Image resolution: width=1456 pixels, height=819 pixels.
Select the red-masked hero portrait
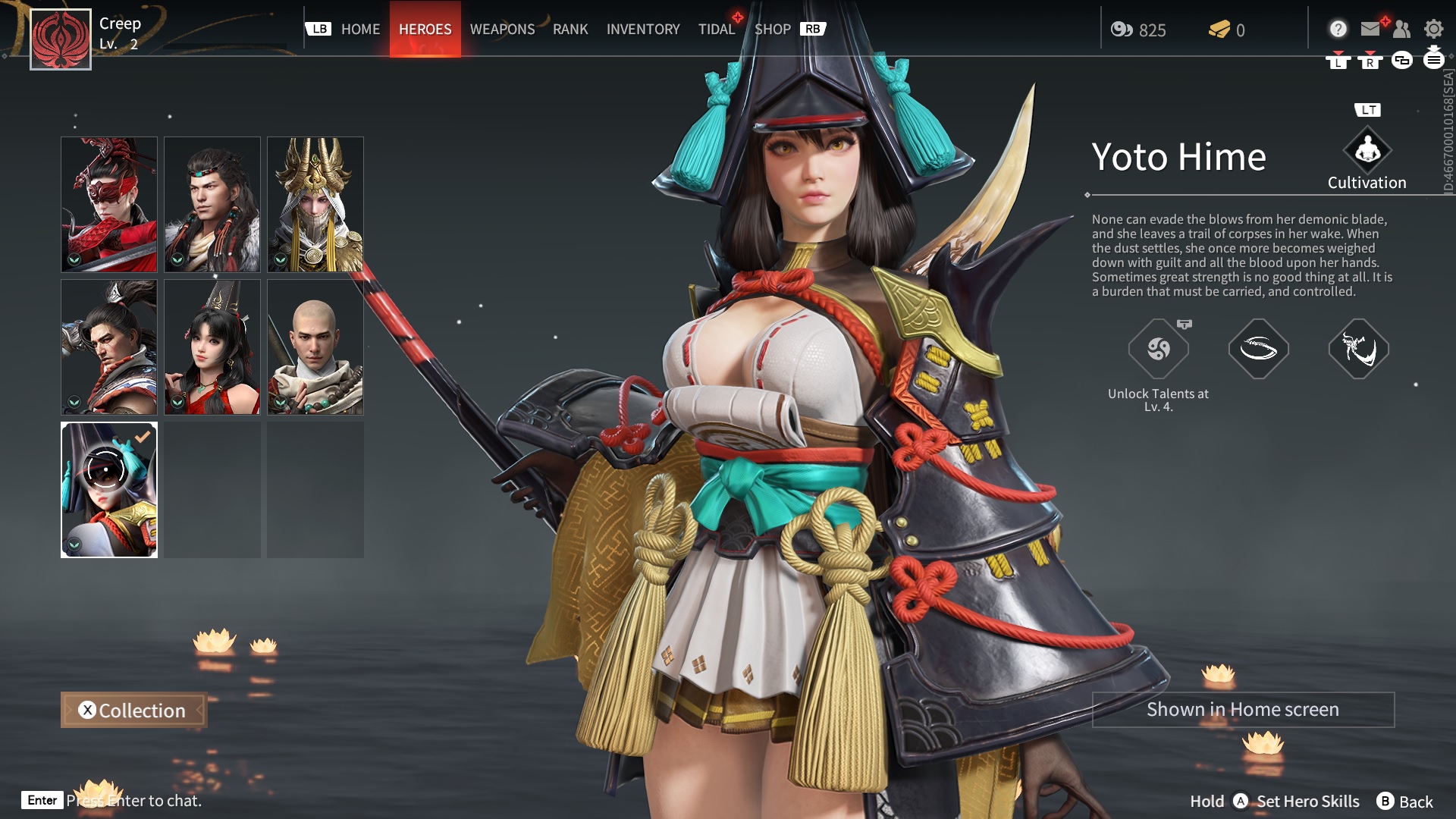coord(109,204)
